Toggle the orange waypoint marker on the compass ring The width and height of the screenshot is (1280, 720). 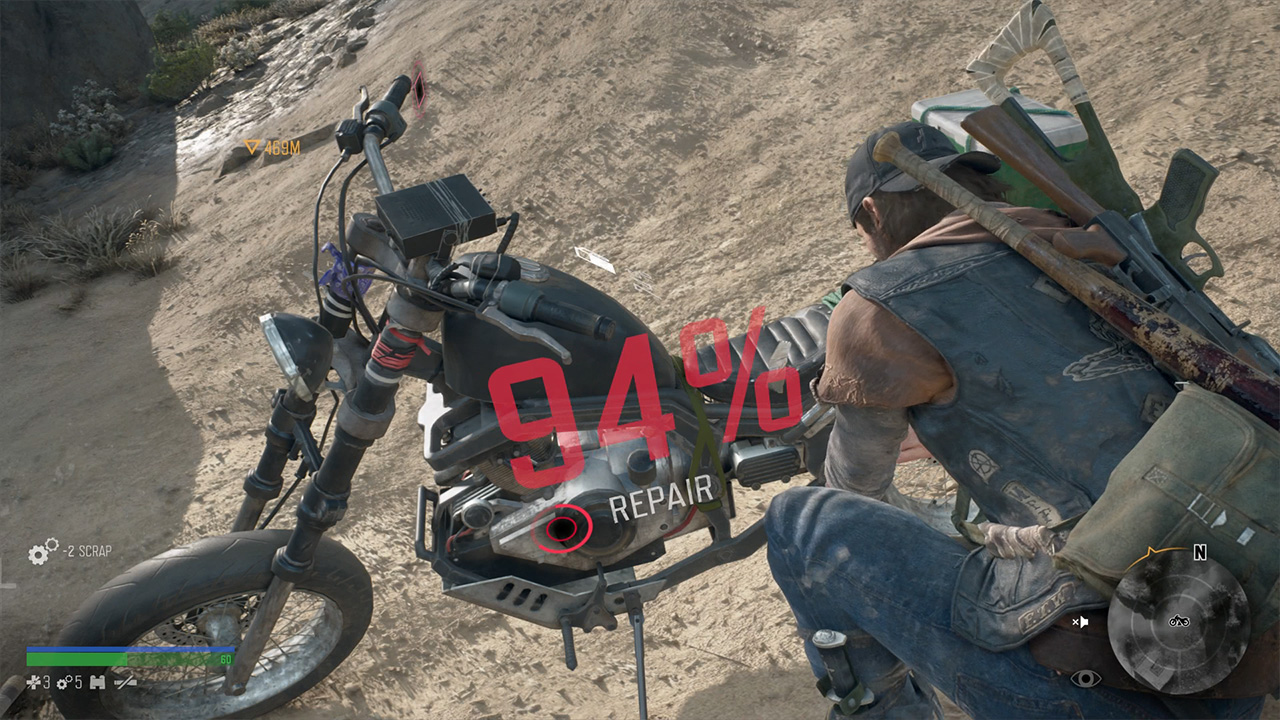1150,551
